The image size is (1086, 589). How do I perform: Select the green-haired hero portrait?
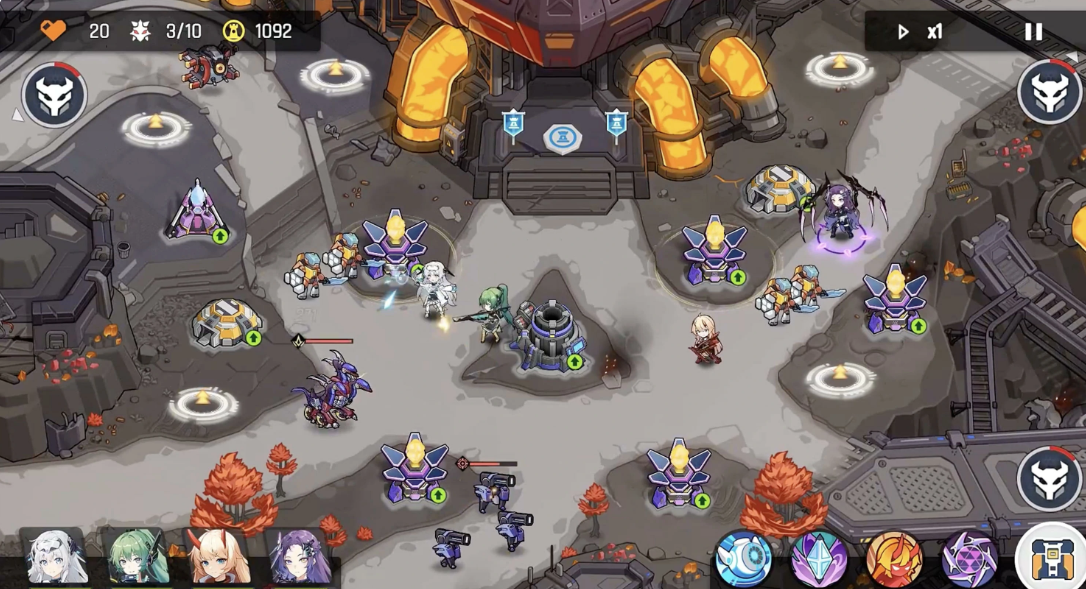point(136,557)
